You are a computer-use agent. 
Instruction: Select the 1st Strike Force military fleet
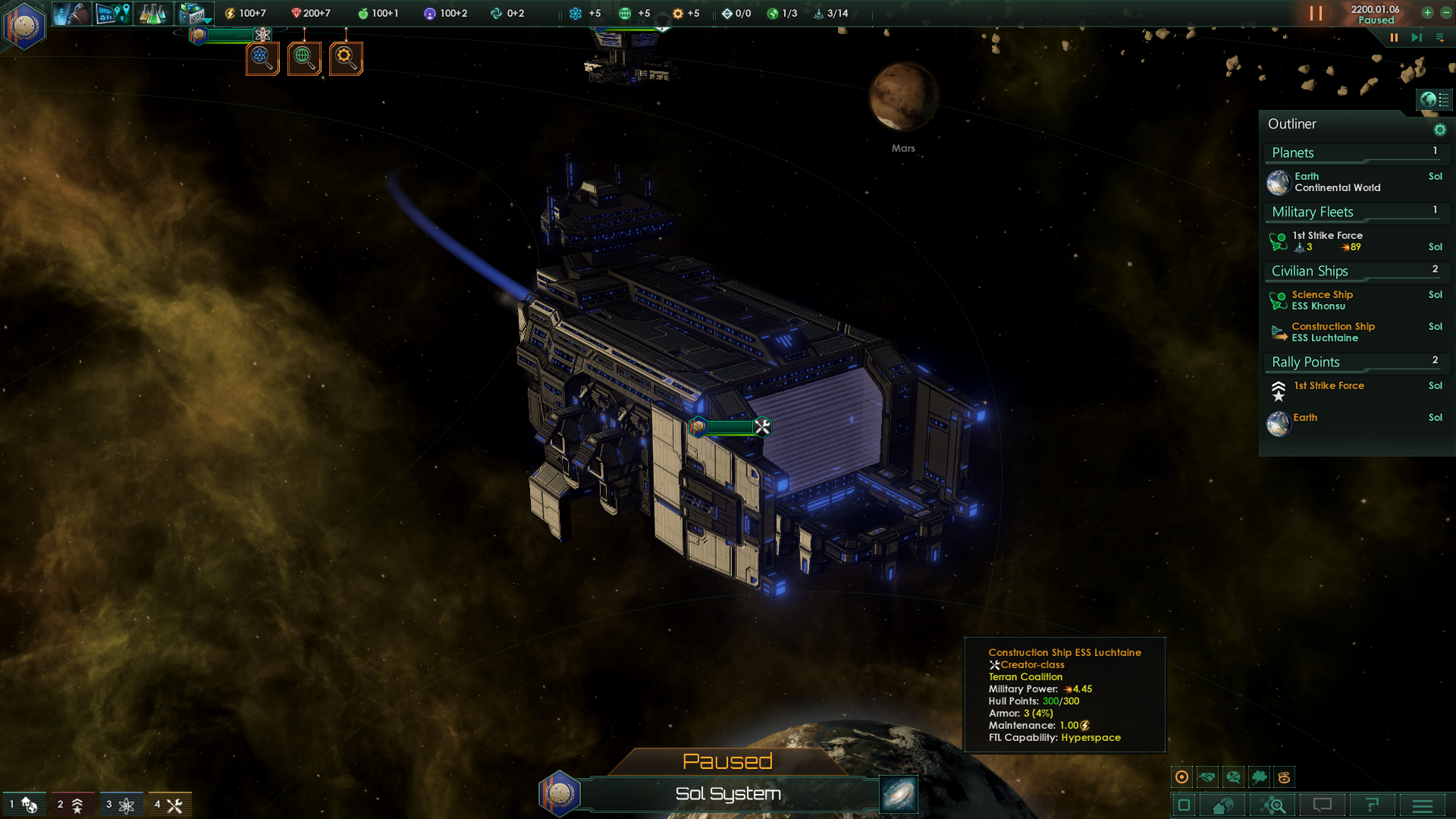pos(1328,241)
